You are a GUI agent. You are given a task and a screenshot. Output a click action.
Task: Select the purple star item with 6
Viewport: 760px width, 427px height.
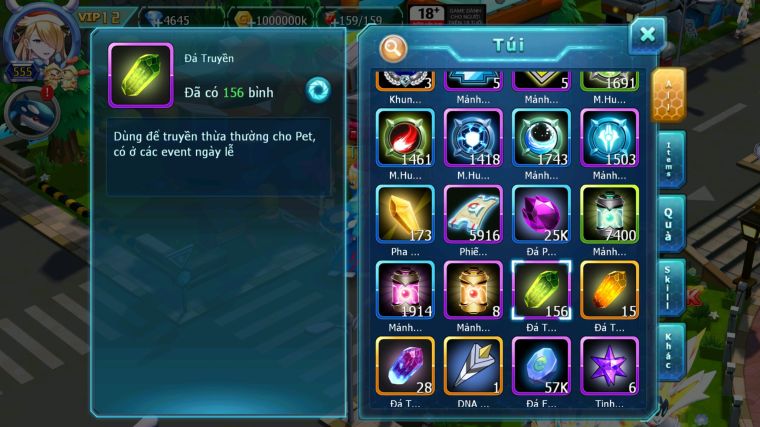tap(609, 365)
